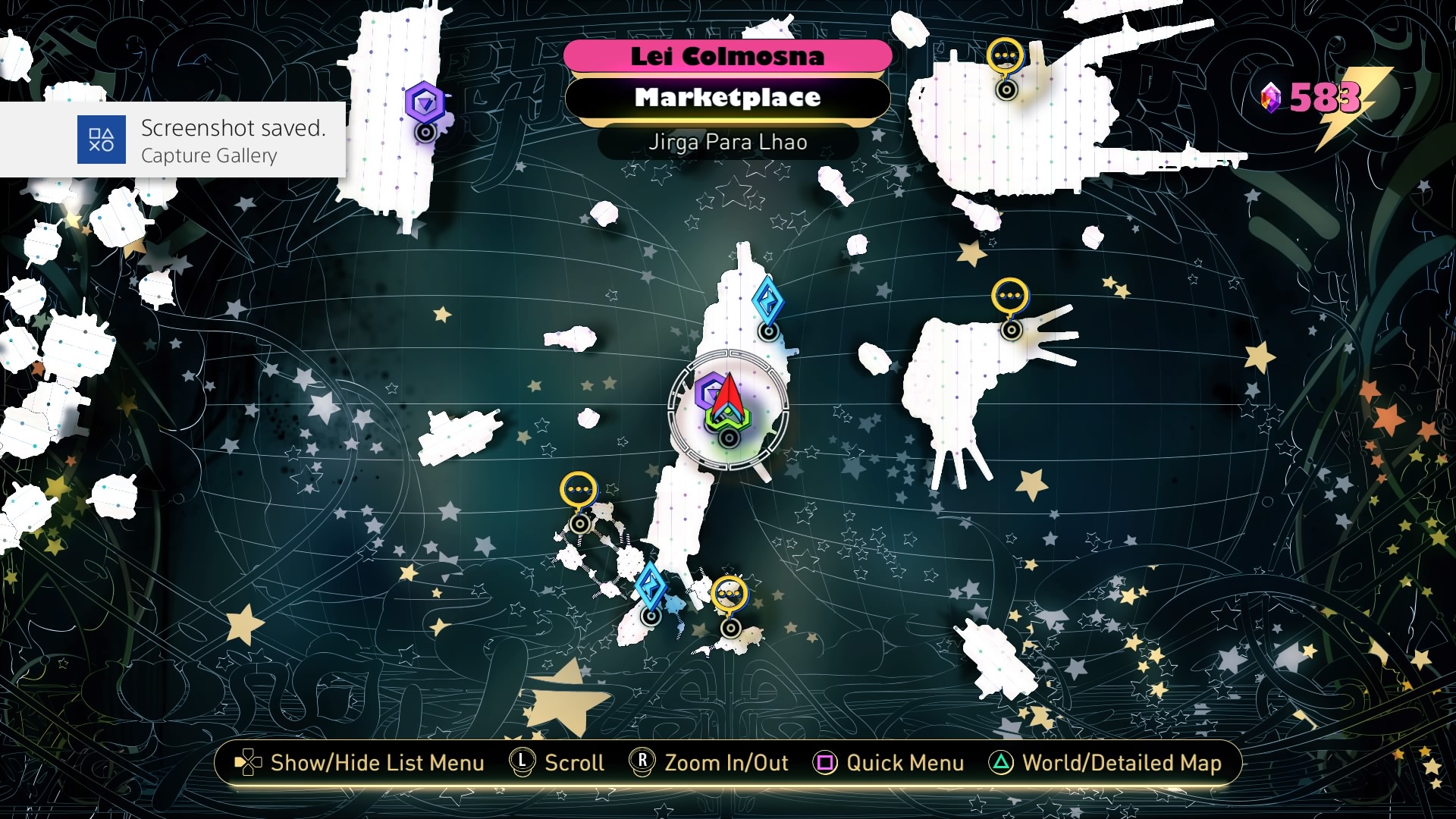Expand the Zoom In/Out control
This screenshot has width=1456, height=819.
pyautogui.click(x=711, y=764)
